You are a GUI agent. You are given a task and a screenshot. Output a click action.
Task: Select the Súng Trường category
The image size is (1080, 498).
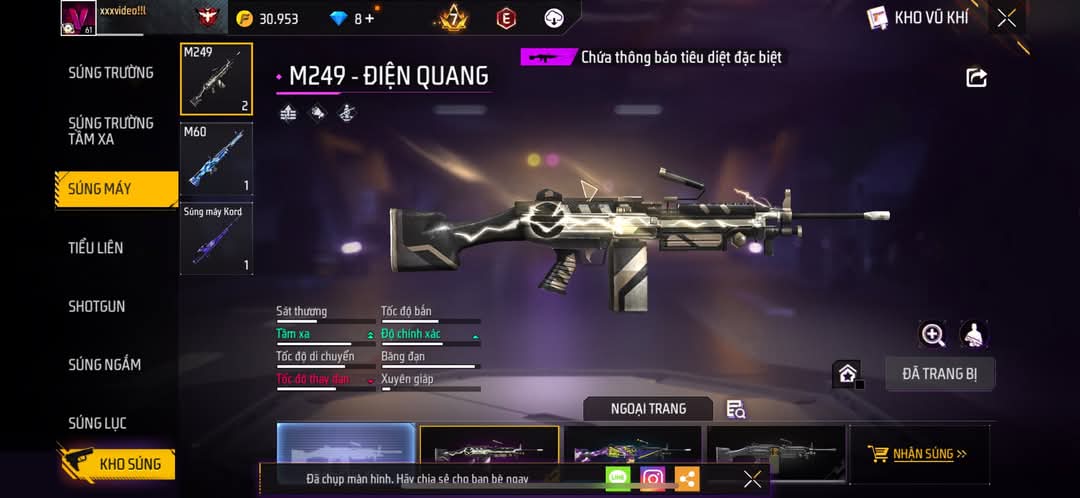click(x=111, y=73)
